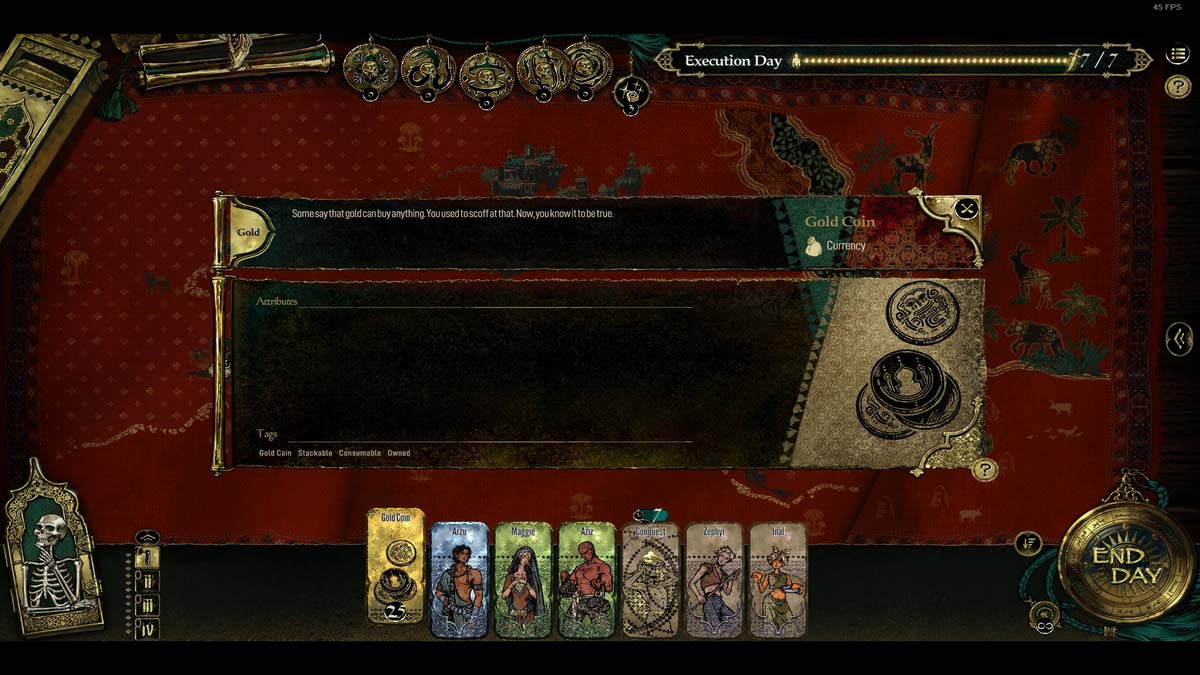The height and width of the screenshot is (675, 1200).
Task: Show help for the Gold Coin panel
Action: coord(985,469)
